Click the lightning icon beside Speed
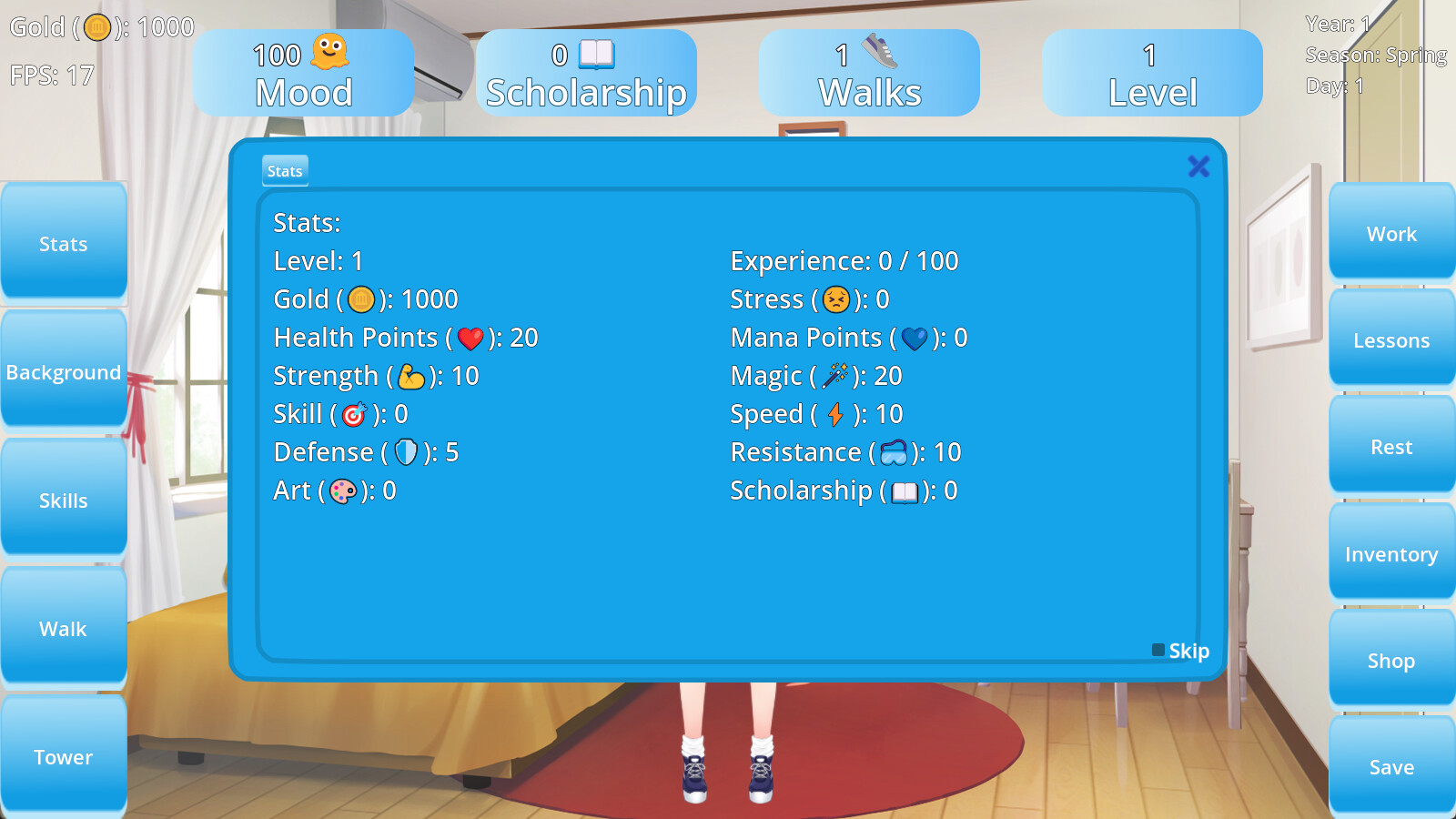The height and width of the screenshot is (819, 1456). point(838,413)
